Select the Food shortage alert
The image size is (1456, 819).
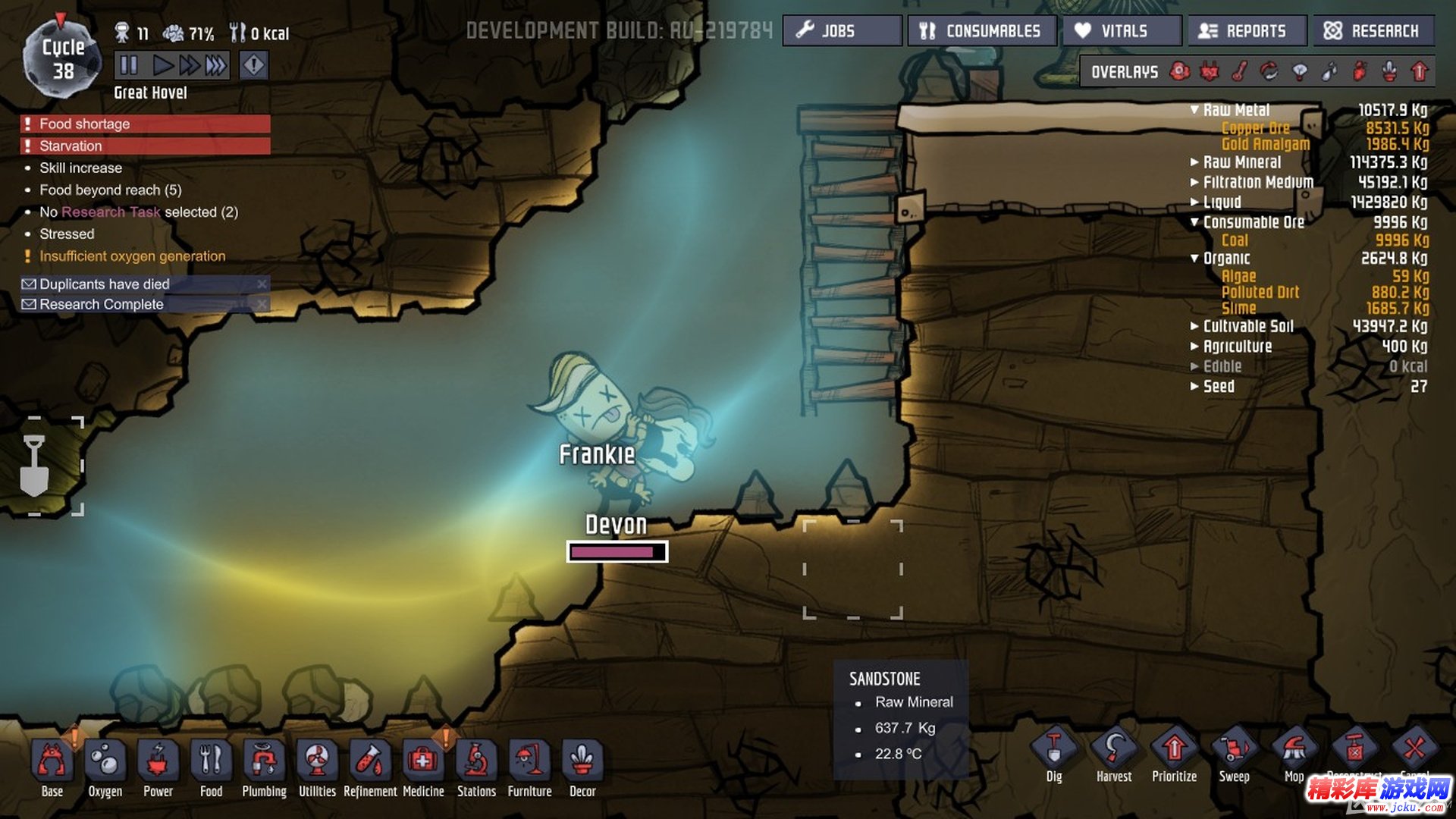point(146,124)
